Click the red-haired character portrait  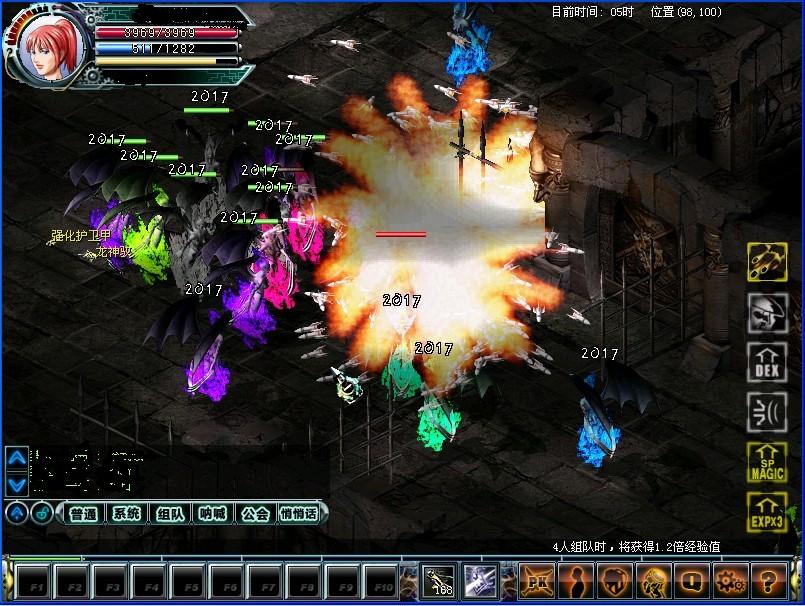50,47
